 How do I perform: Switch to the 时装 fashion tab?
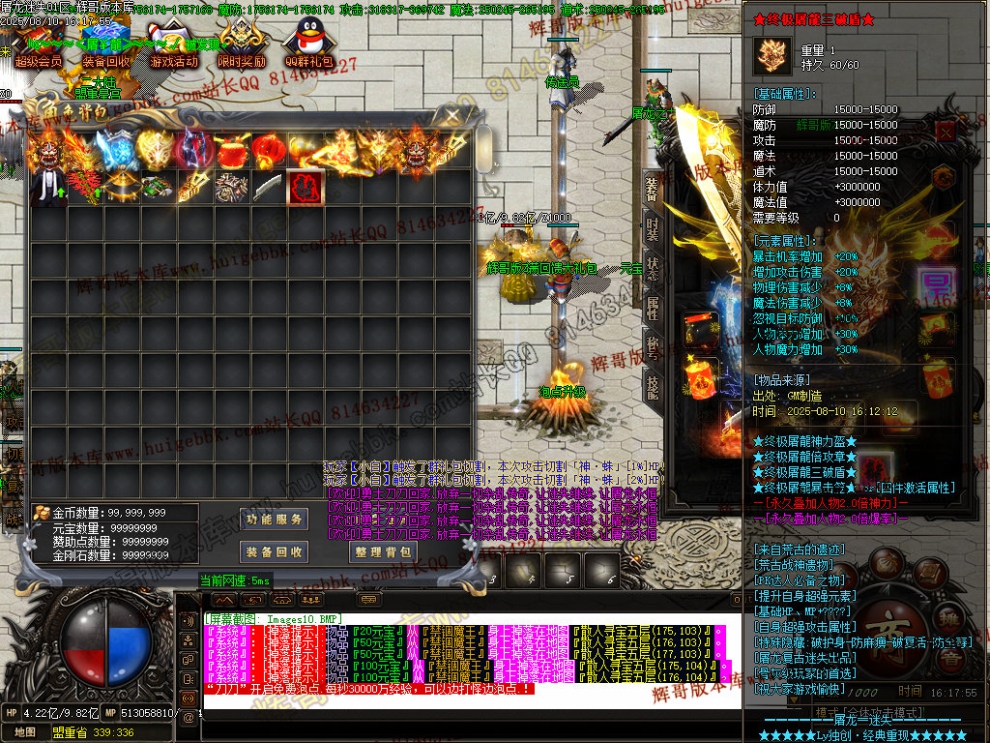click(x=652, y=228)
